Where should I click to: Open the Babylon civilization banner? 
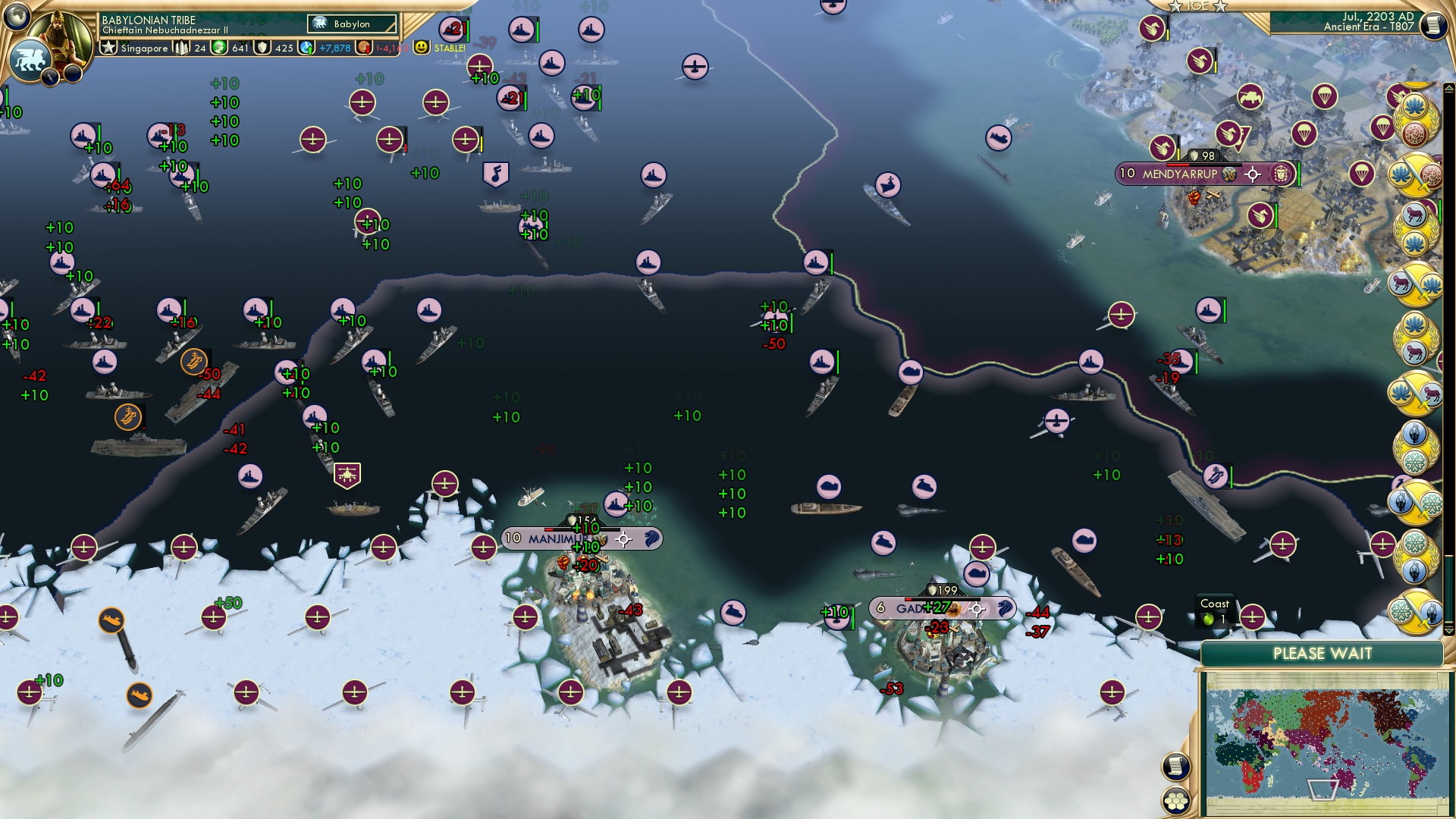pyautogui.click(x=353, y=24)
